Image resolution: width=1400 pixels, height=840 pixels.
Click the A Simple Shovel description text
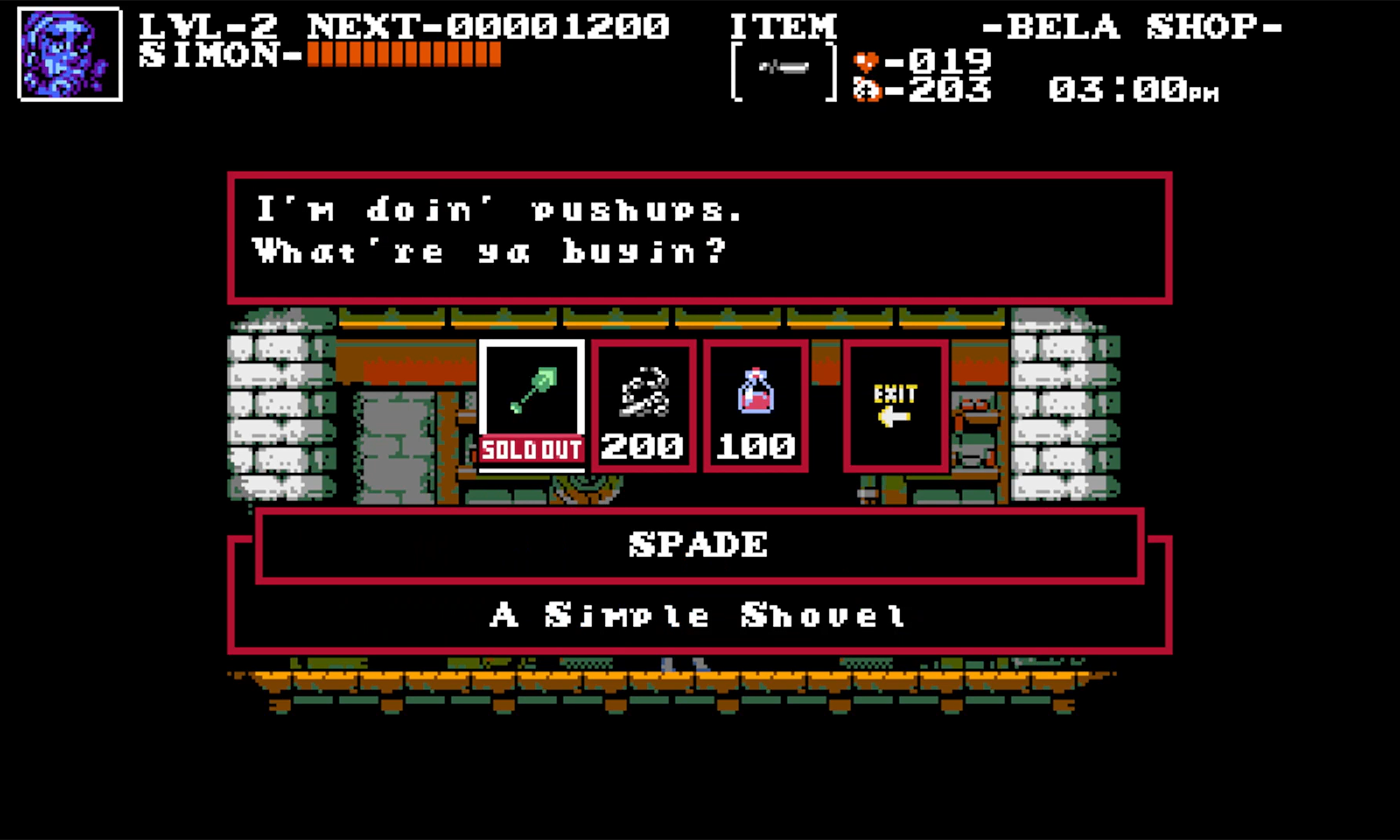point(696,614)
